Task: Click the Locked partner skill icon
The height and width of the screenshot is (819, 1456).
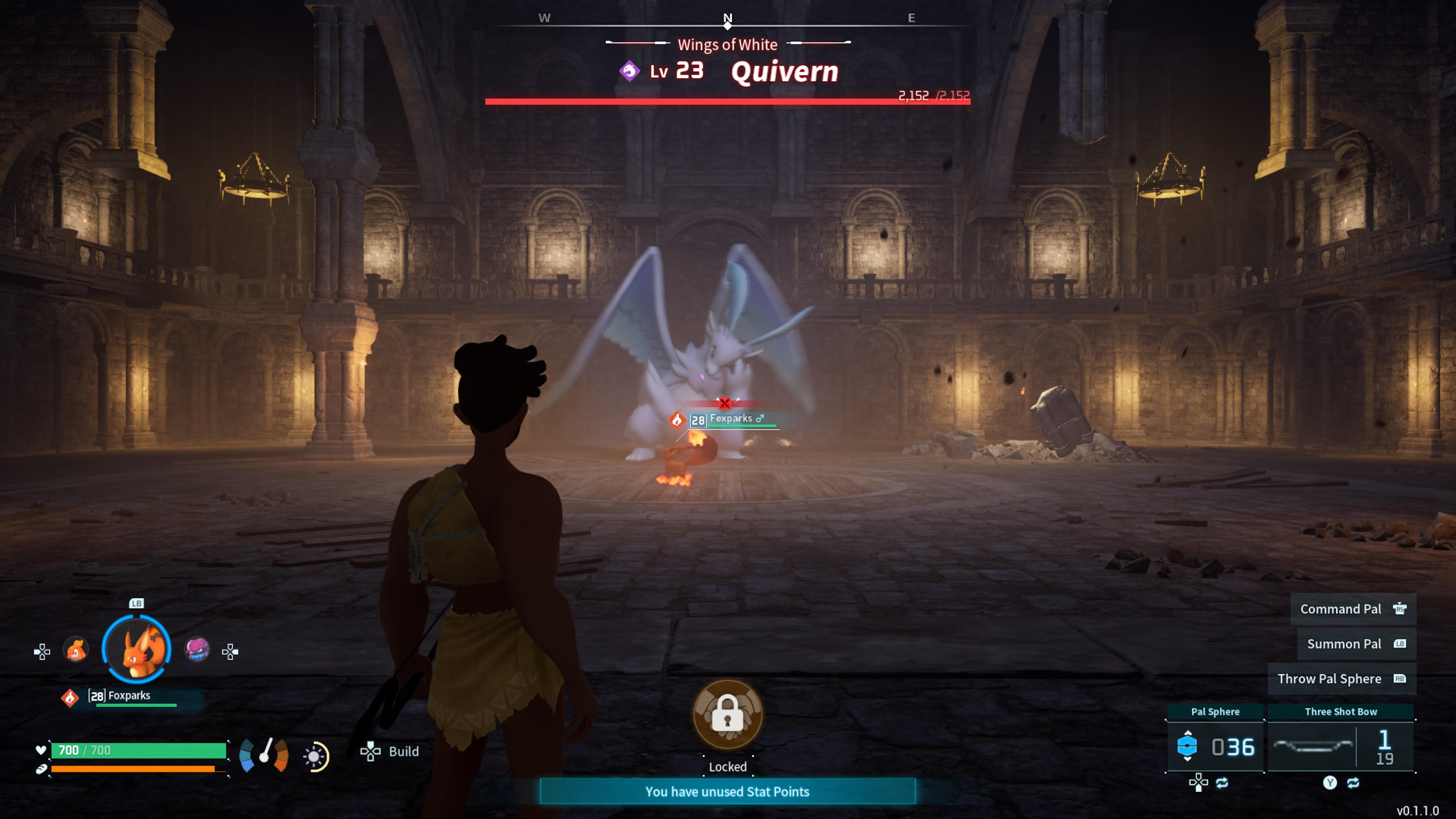Action: (728, 714)
